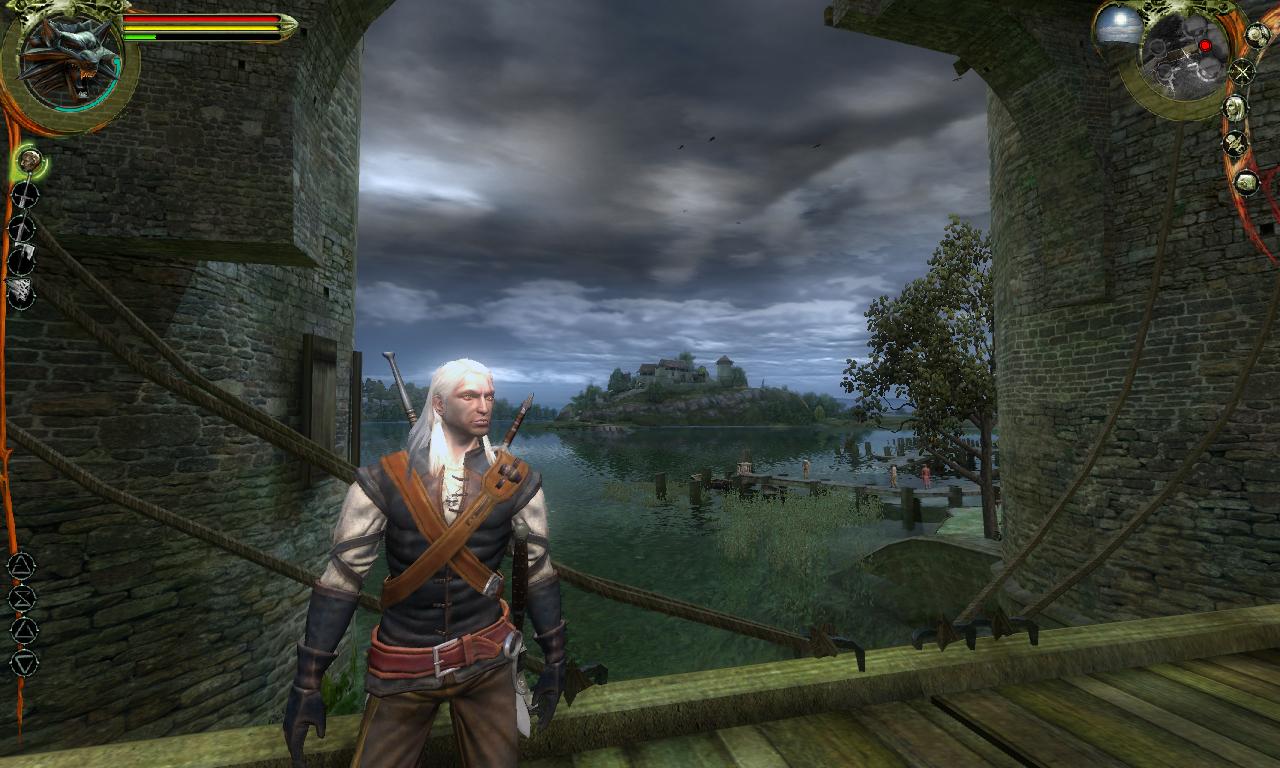Click the stone face icon on the right rail
Image resolution: width=1280 pixels, height=768 pixels.
[x=1245, y=180]
